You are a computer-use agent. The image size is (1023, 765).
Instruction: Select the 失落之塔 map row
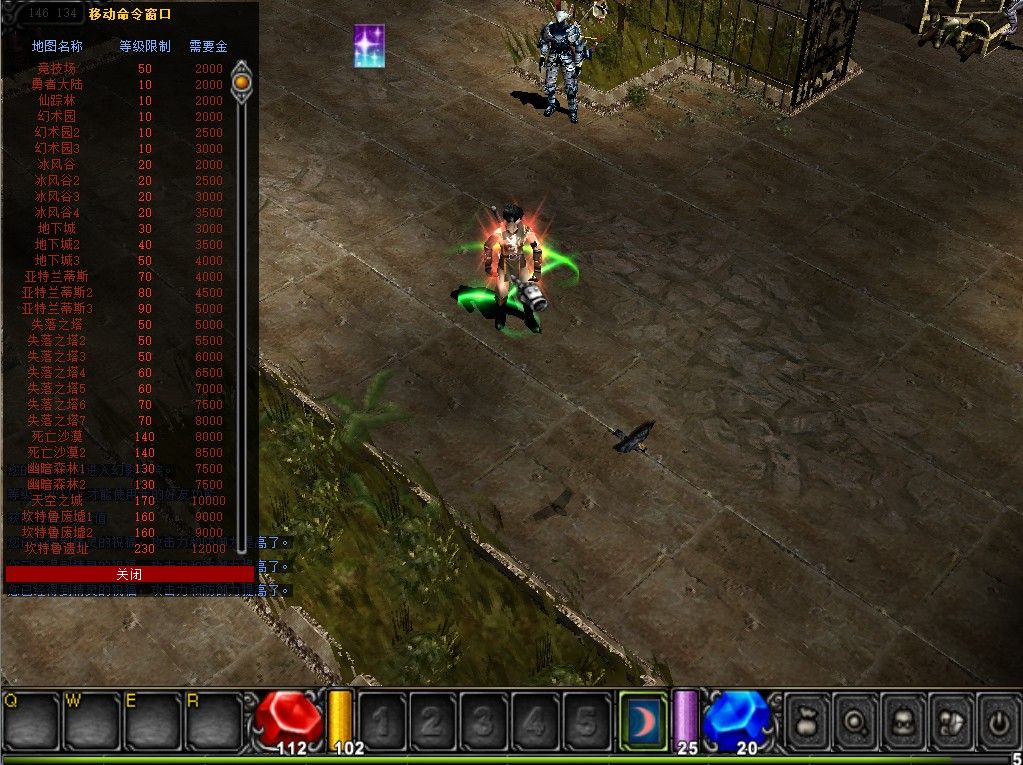(x=57, y=325)
